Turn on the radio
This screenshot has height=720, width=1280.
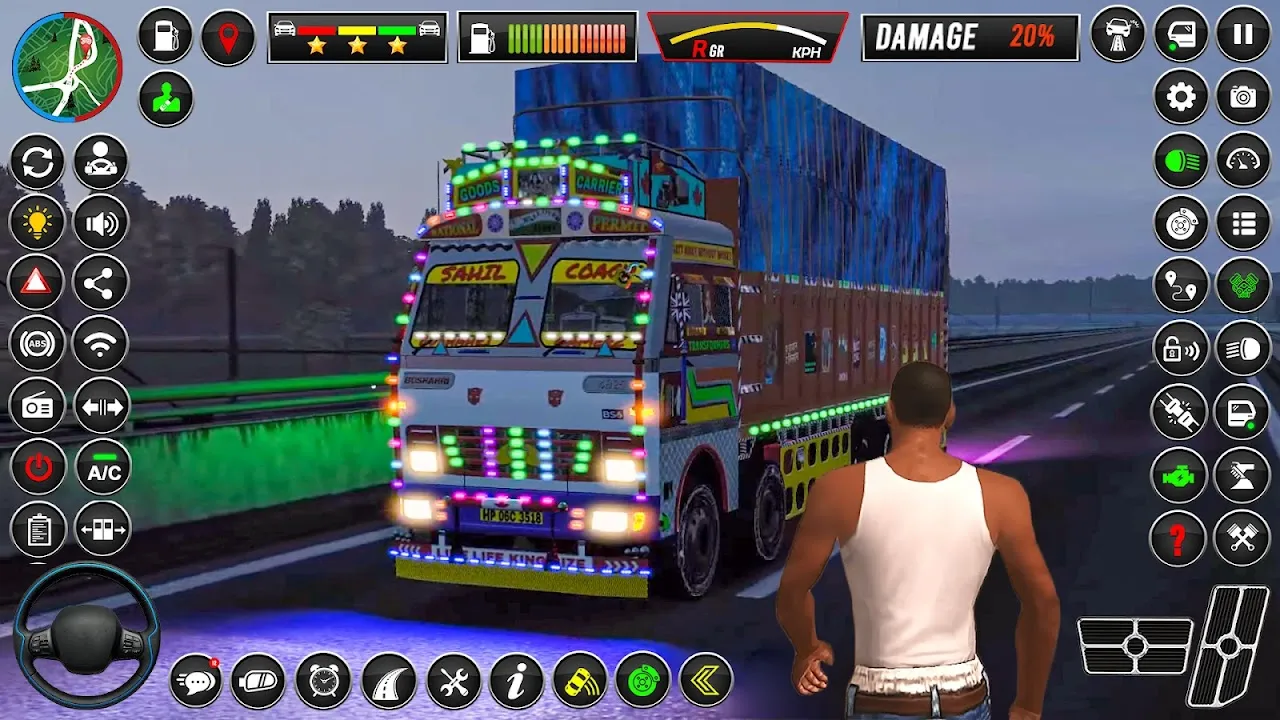point(37,406)
